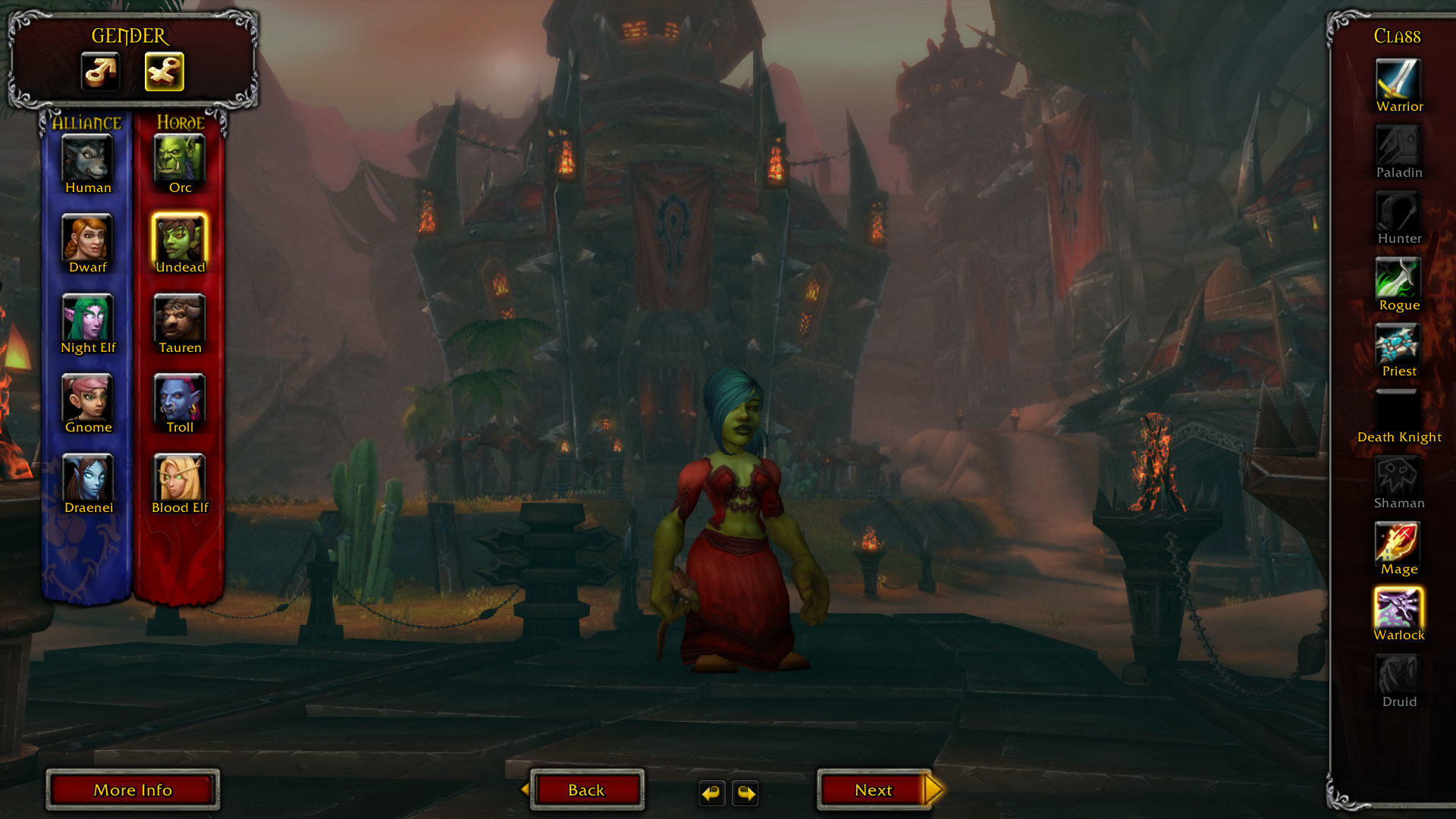This screenshot has width=1456, height=819.
Task: Choose the Troll race
Action: (180, 397)
